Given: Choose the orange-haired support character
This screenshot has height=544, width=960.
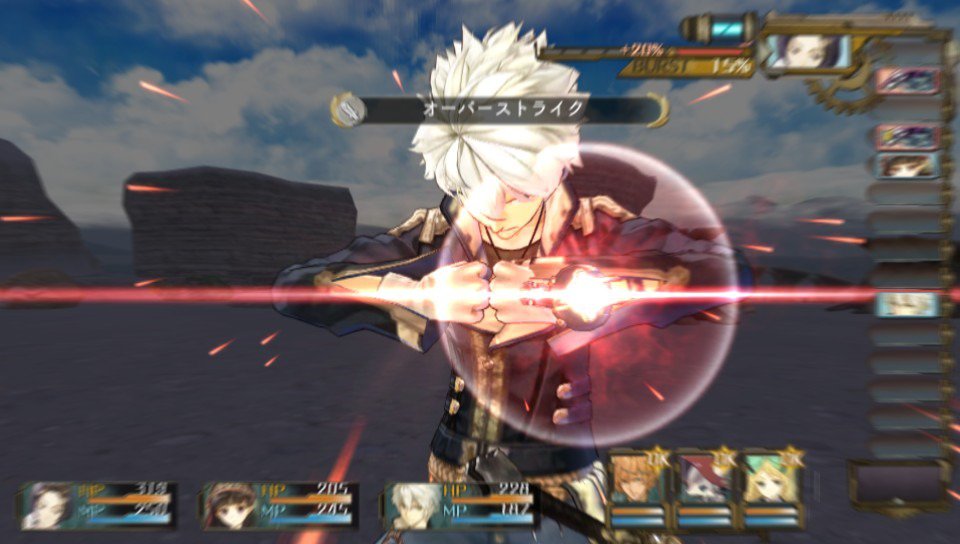Looking at the screenshot, I should click(637, 483).
